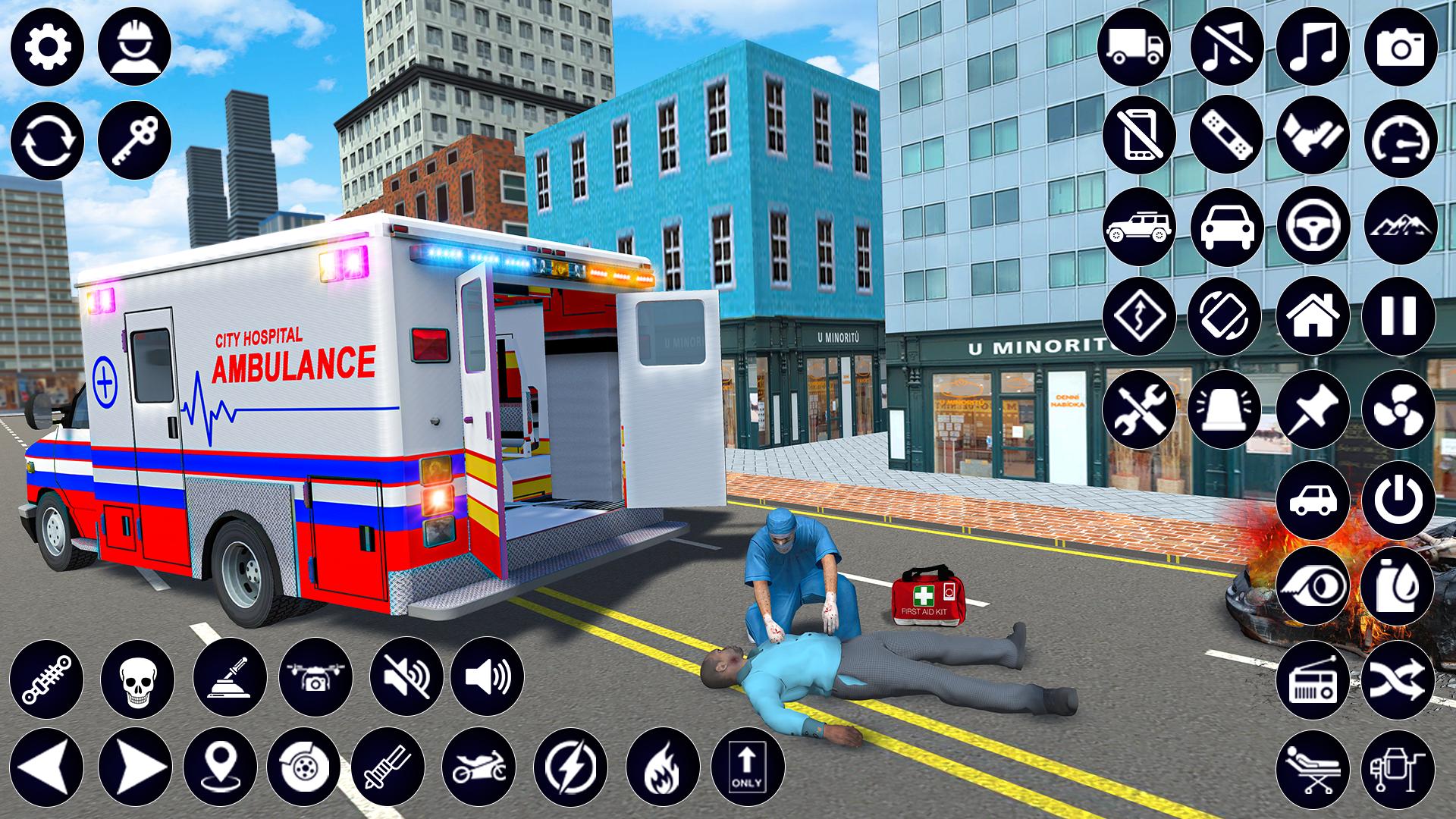Select the motorcycle vehicle icon
The height and width of the screenshot is (819, 1456).
479,767
